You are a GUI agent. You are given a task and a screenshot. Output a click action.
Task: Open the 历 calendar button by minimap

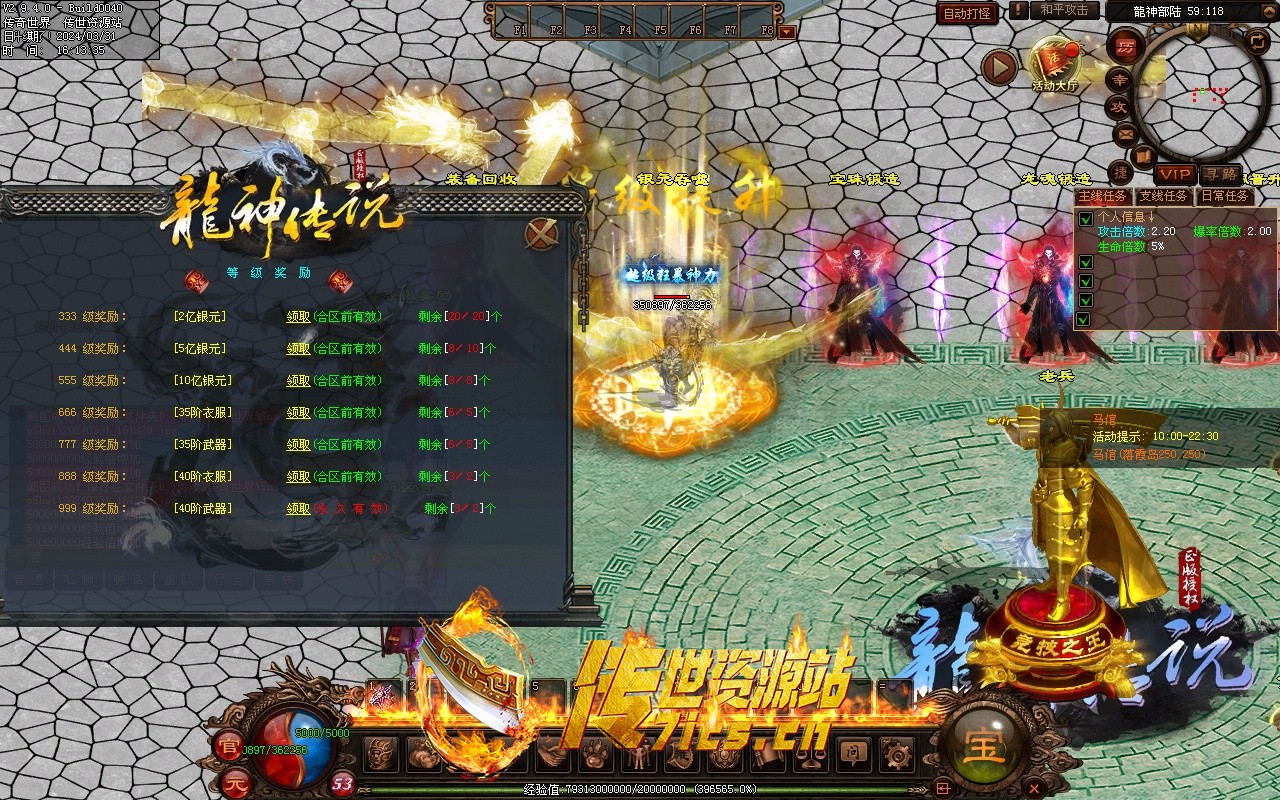pyautogui.click(x=1126, y=47)
